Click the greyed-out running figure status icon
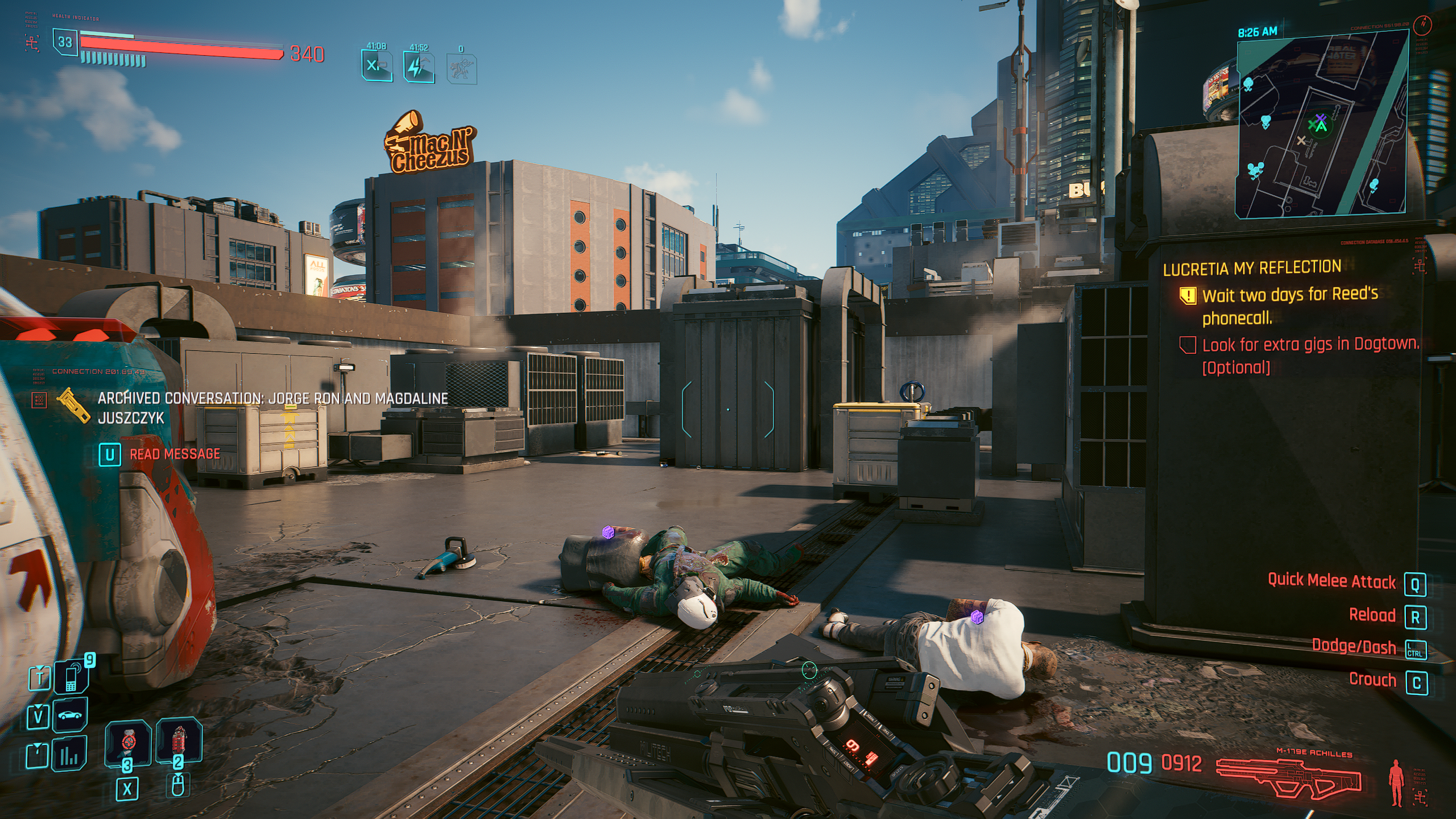The width and height of the screenshot is (1456, 819). tap(461, 69)
